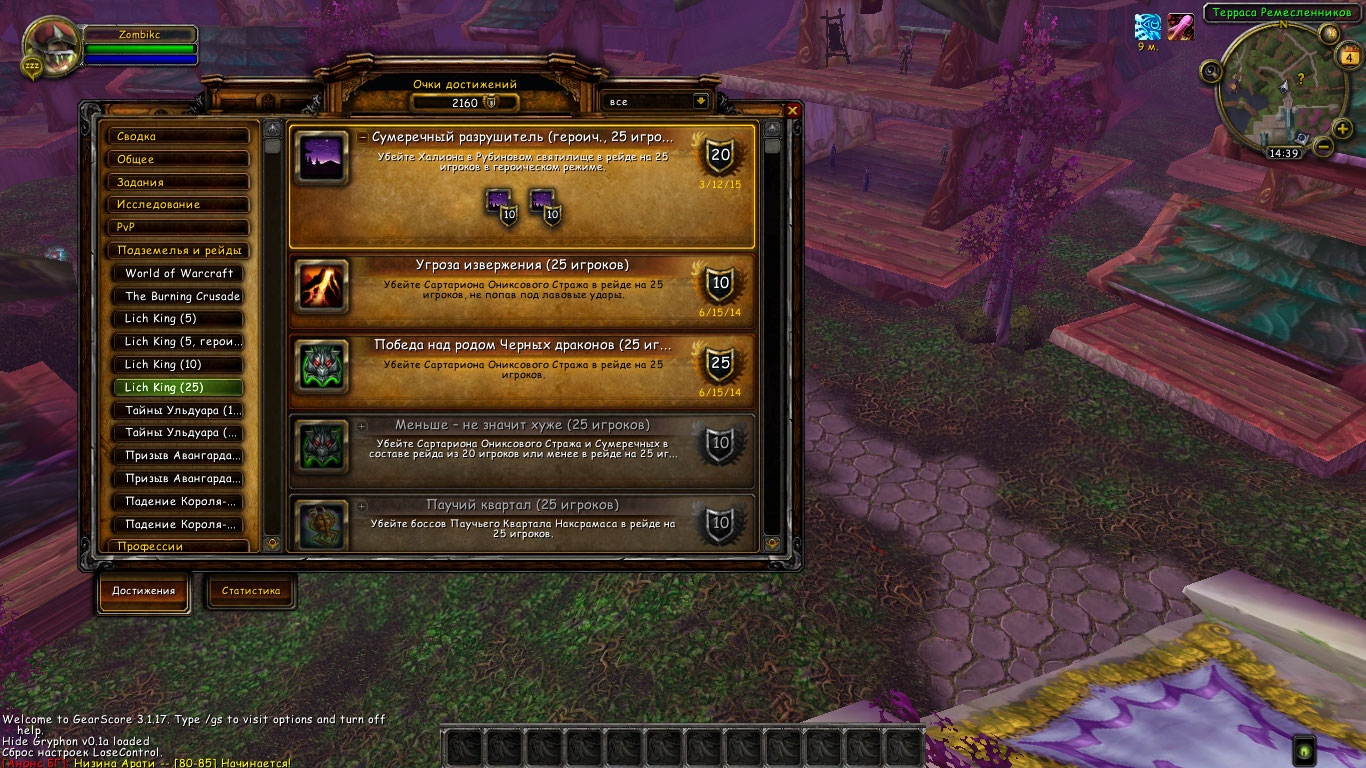The width and height of the screenshot is (1366, 768).
Task: Expand the Паучий квартал achievement
Action: [362, 506]
